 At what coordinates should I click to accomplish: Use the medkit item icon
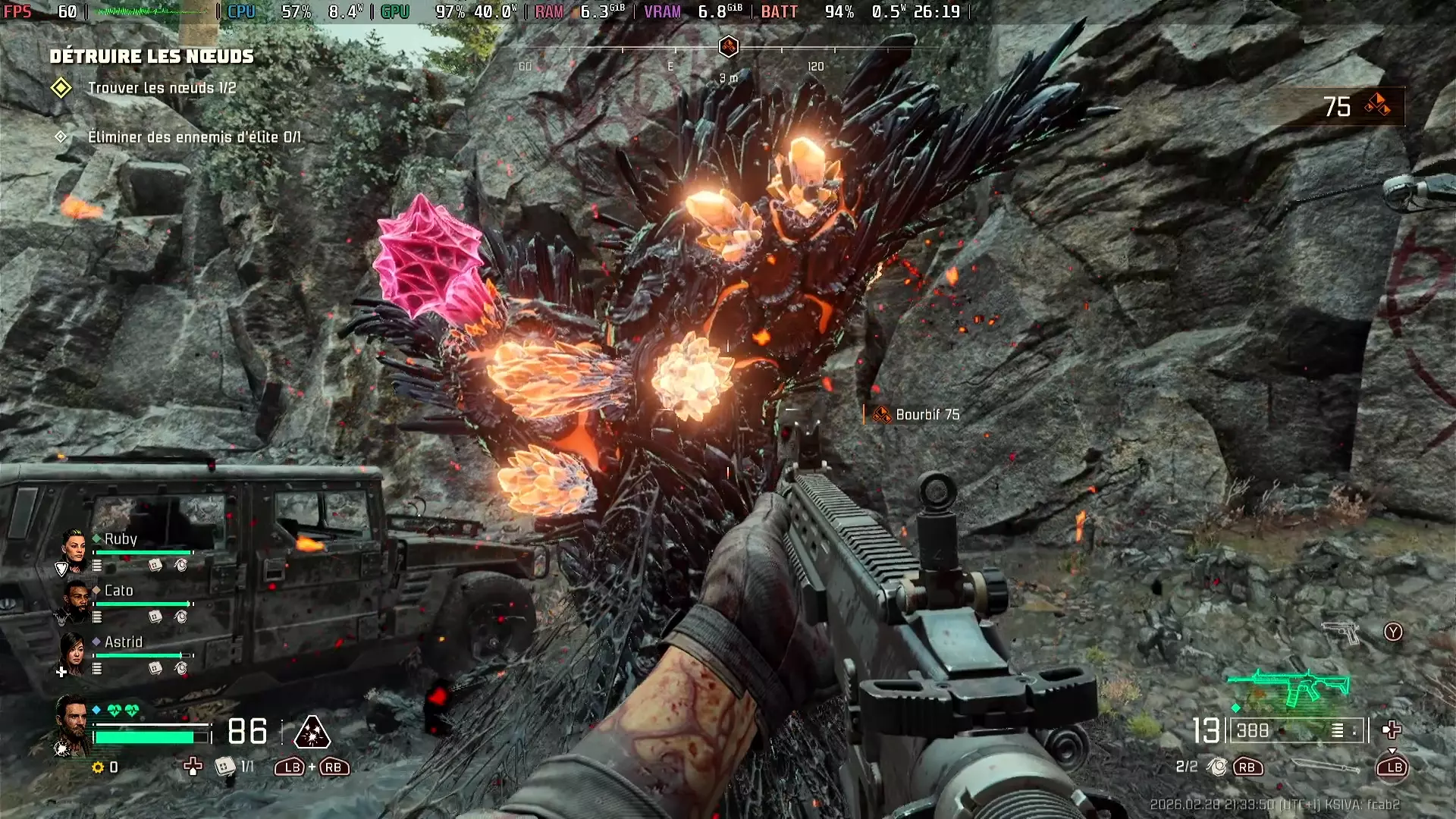point(224,767)
